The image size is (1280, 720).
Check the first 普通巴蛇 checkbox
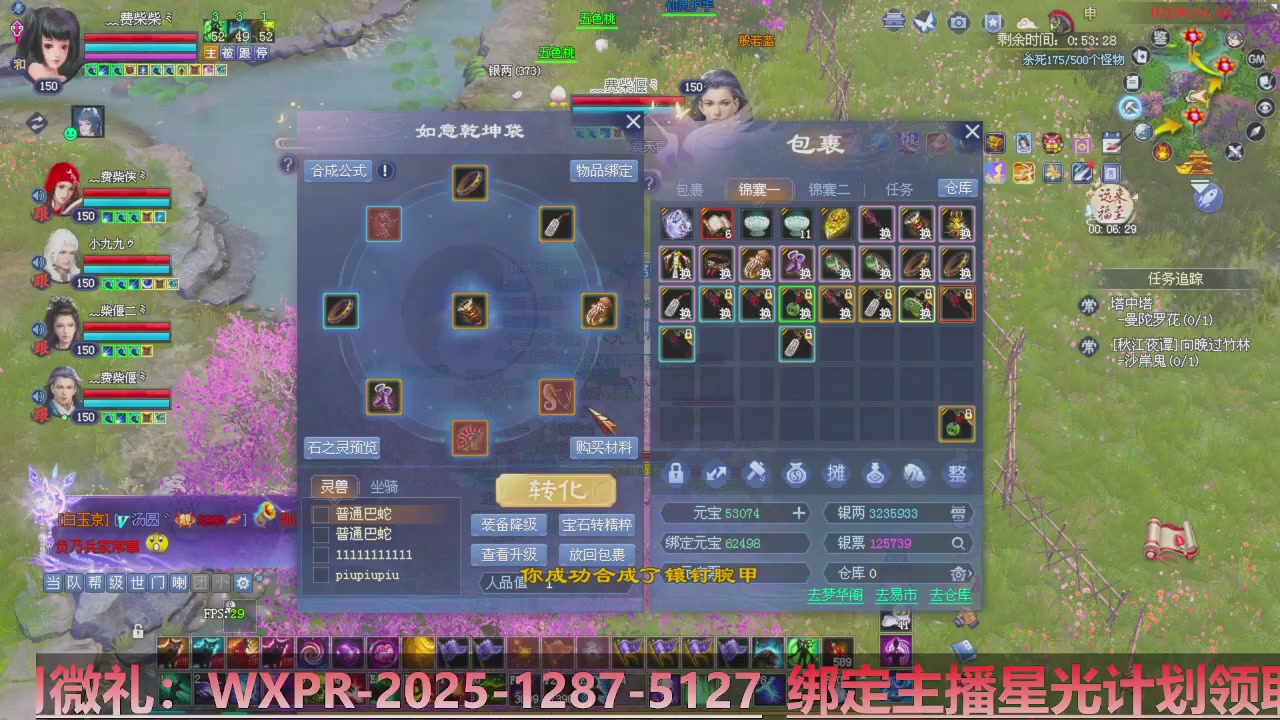[321, 512]
